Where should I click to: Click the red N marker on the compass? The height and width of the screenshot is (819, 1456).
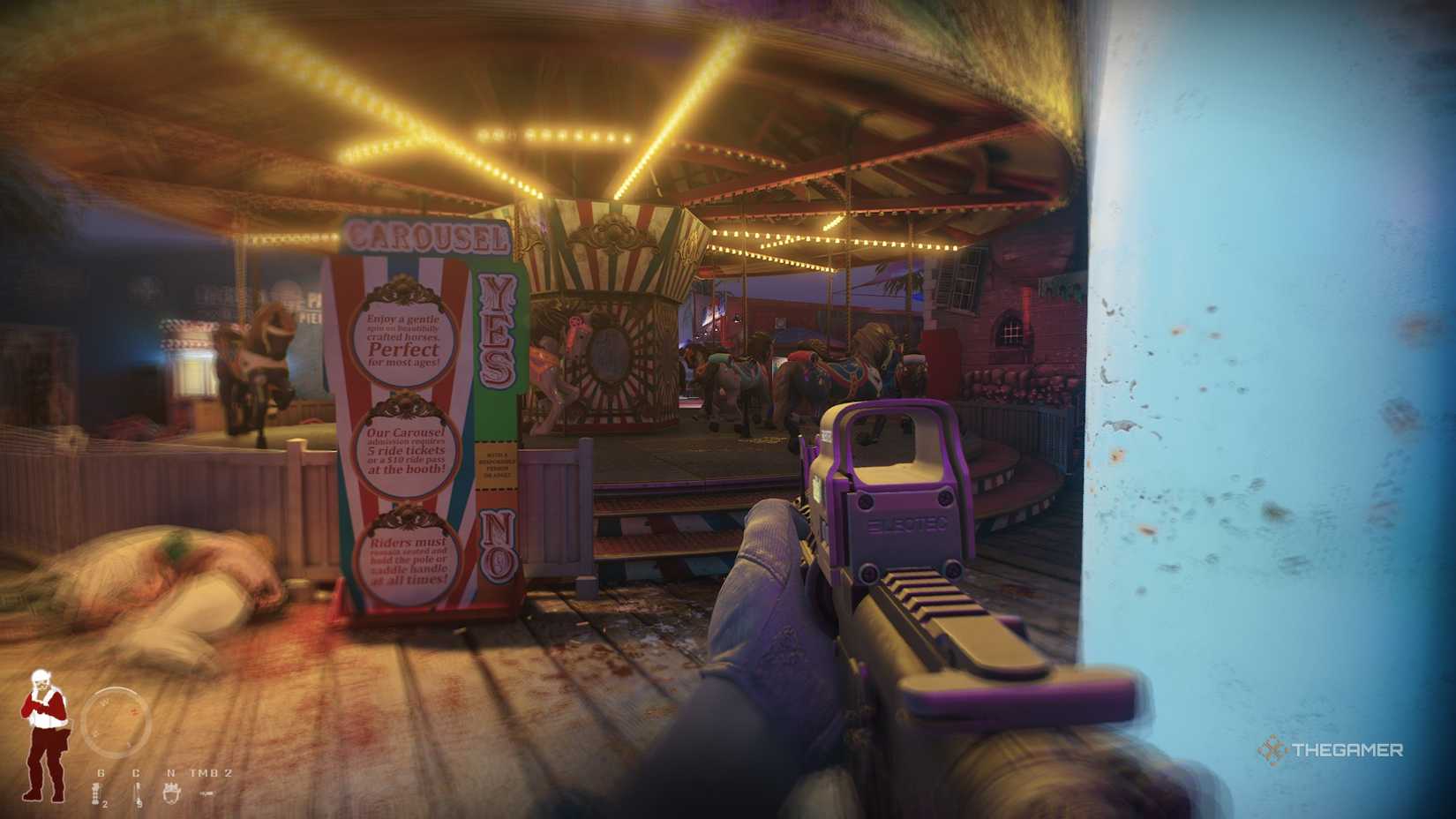(133, 710)
